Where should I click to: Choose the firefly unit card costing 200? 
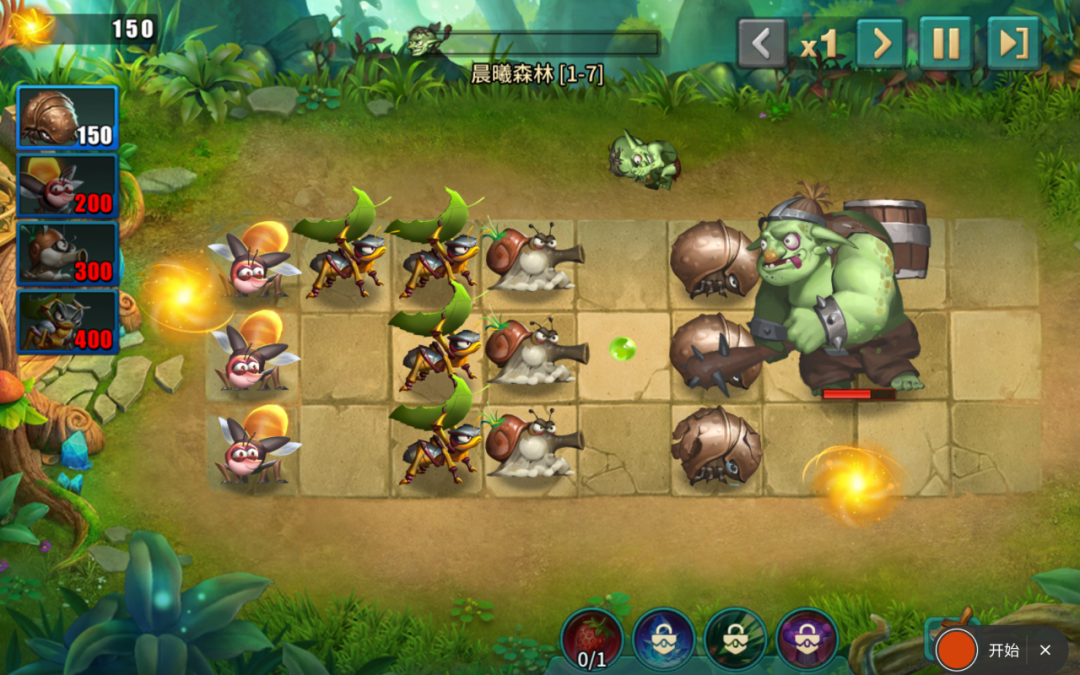67,186
